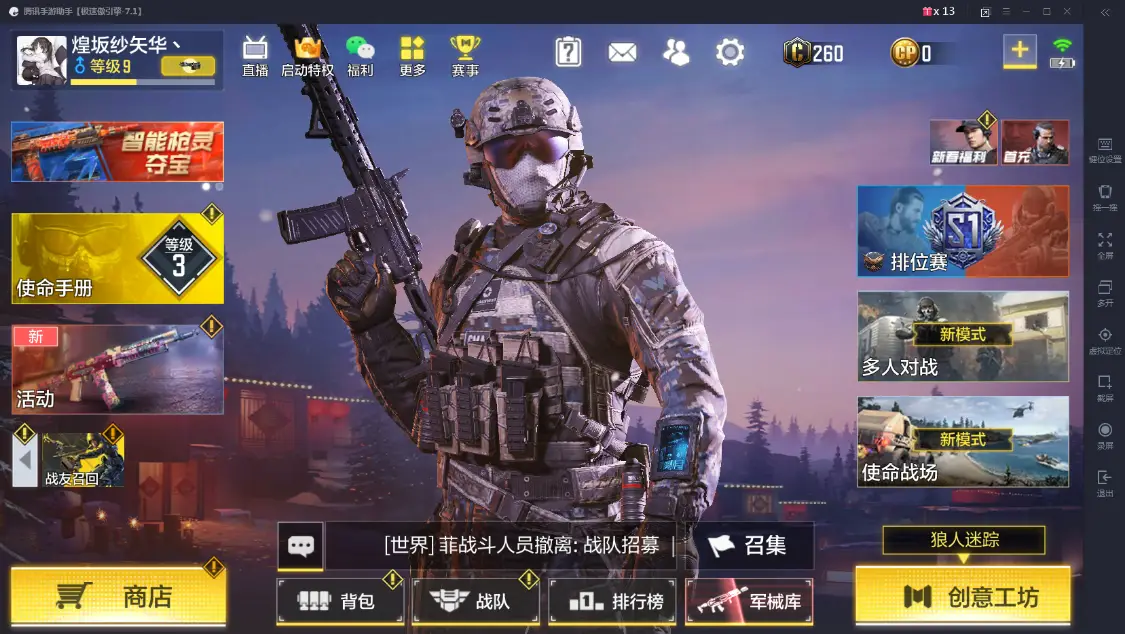The image size is (1125, 634).
Task: Maximize the emulator window
Action: [1046, 11]
